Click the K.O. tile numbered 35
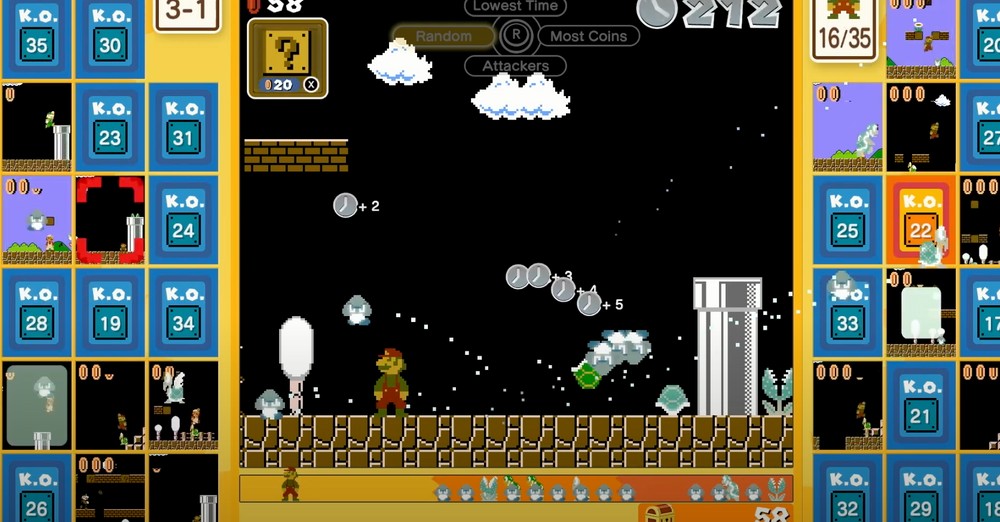 (x=37, y=37)
